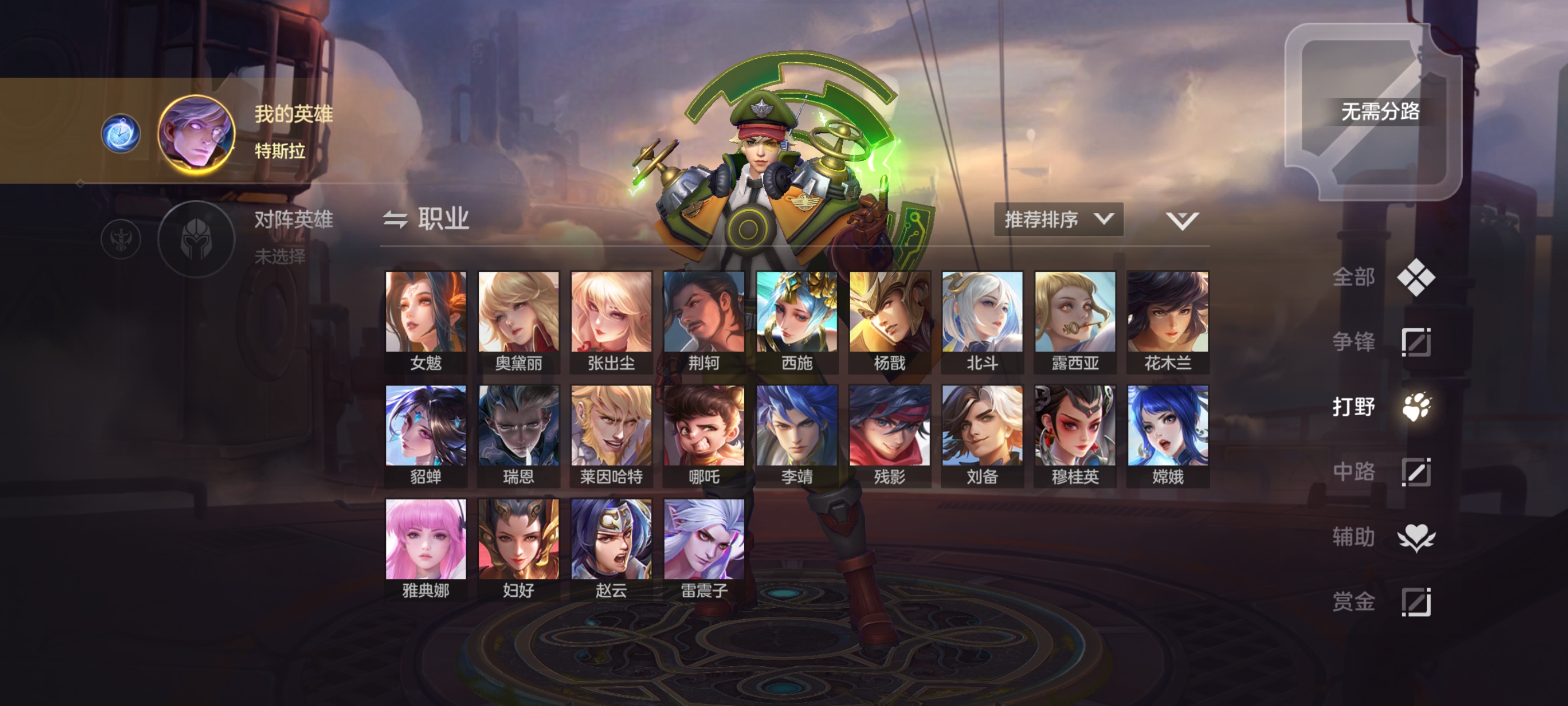Expand the hero list with the double-chevron arrow
1568x706 pixels.
(x=1182, y=220)
